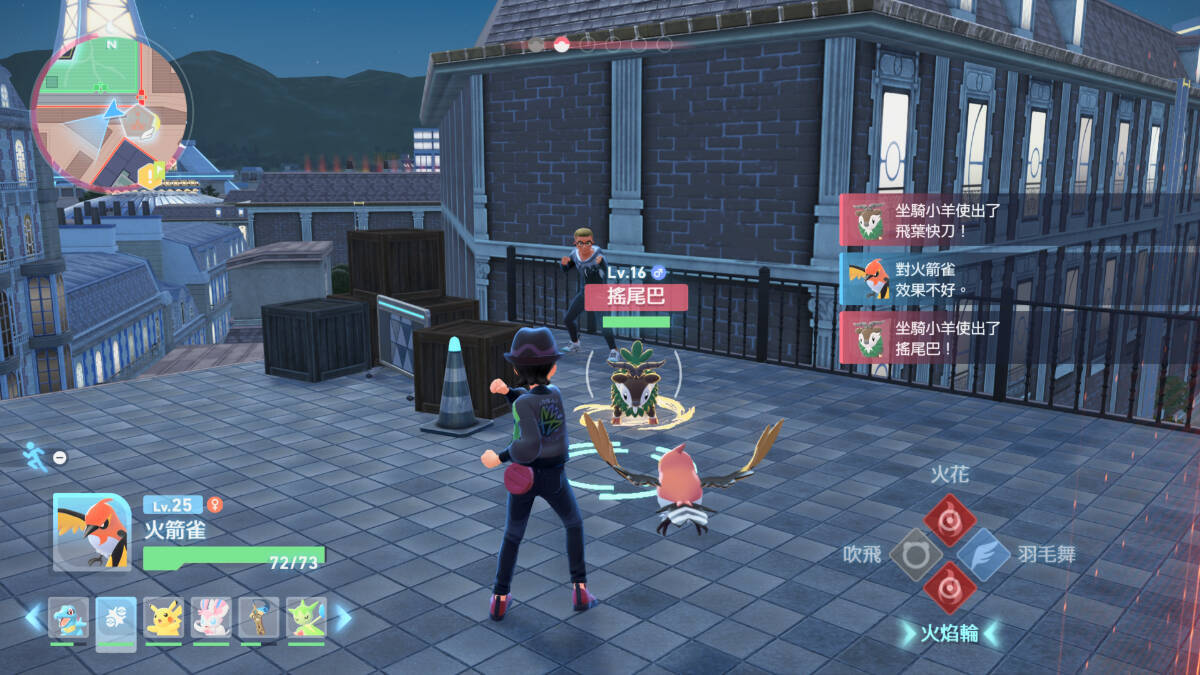Select the key-shaped Klefki party slot
Screen dimensions: 1200x675
click(258, 619)
